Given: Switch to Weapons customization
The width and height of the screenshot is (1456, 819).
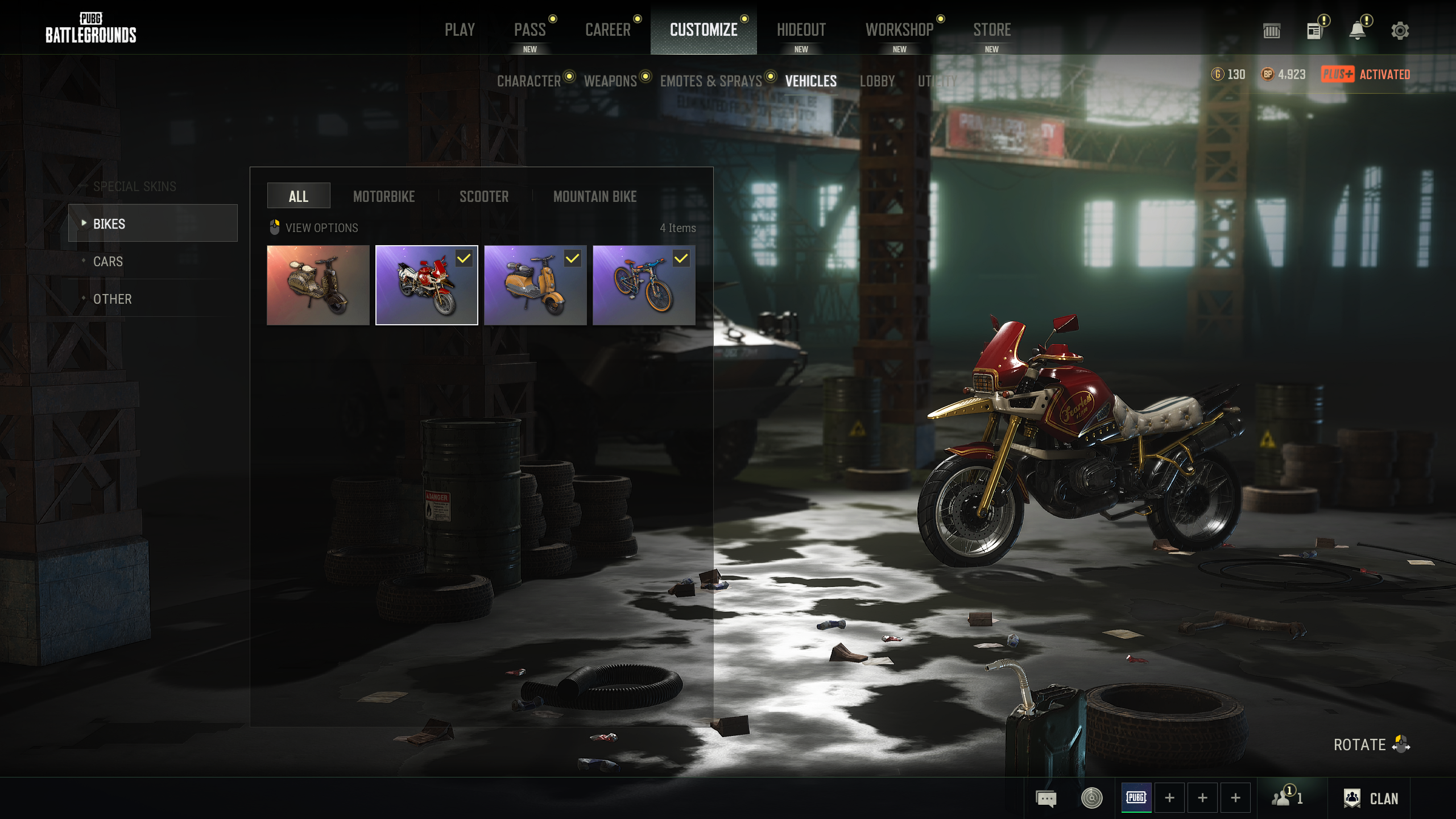Looking at the screenshot, I should (610, 81).
